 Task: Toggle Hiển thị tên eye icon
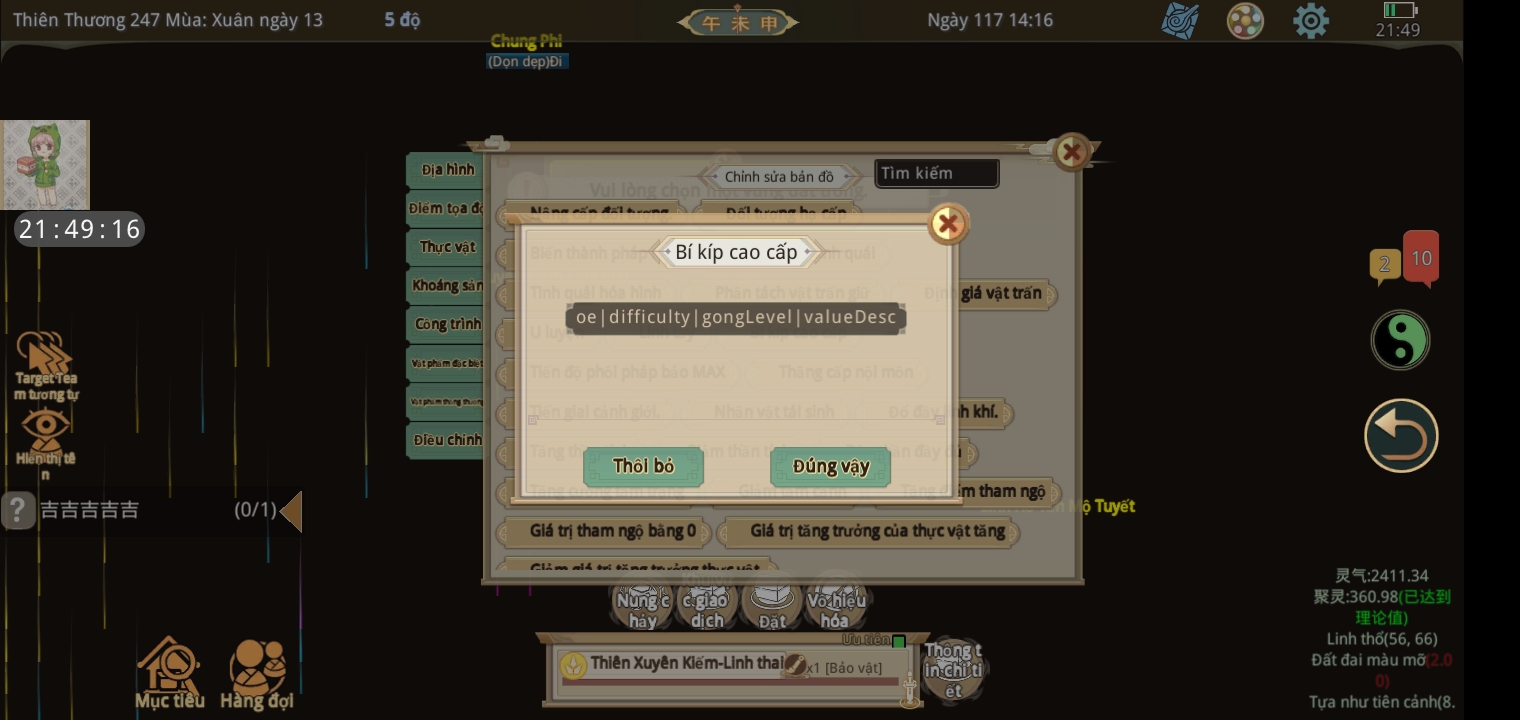[46, 436]
